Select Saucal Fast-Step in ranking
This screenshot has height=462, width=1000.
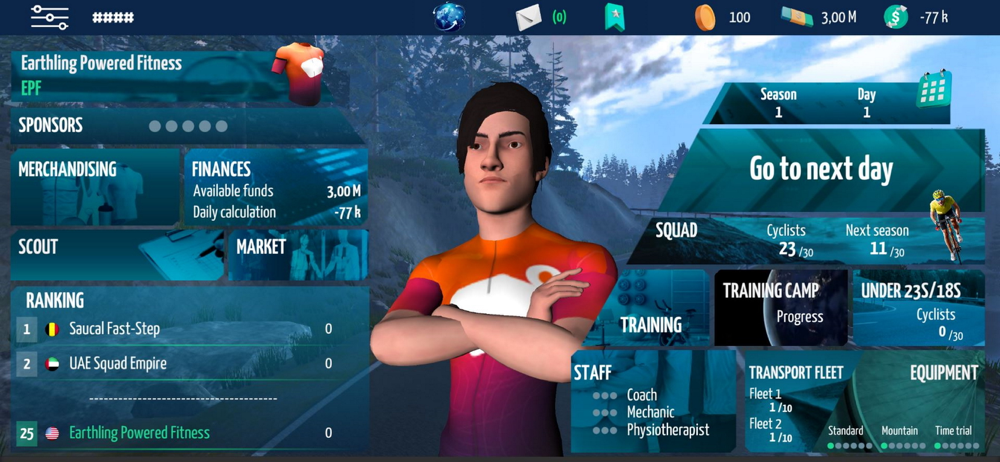pyautogui.click(x=175, y=329)
